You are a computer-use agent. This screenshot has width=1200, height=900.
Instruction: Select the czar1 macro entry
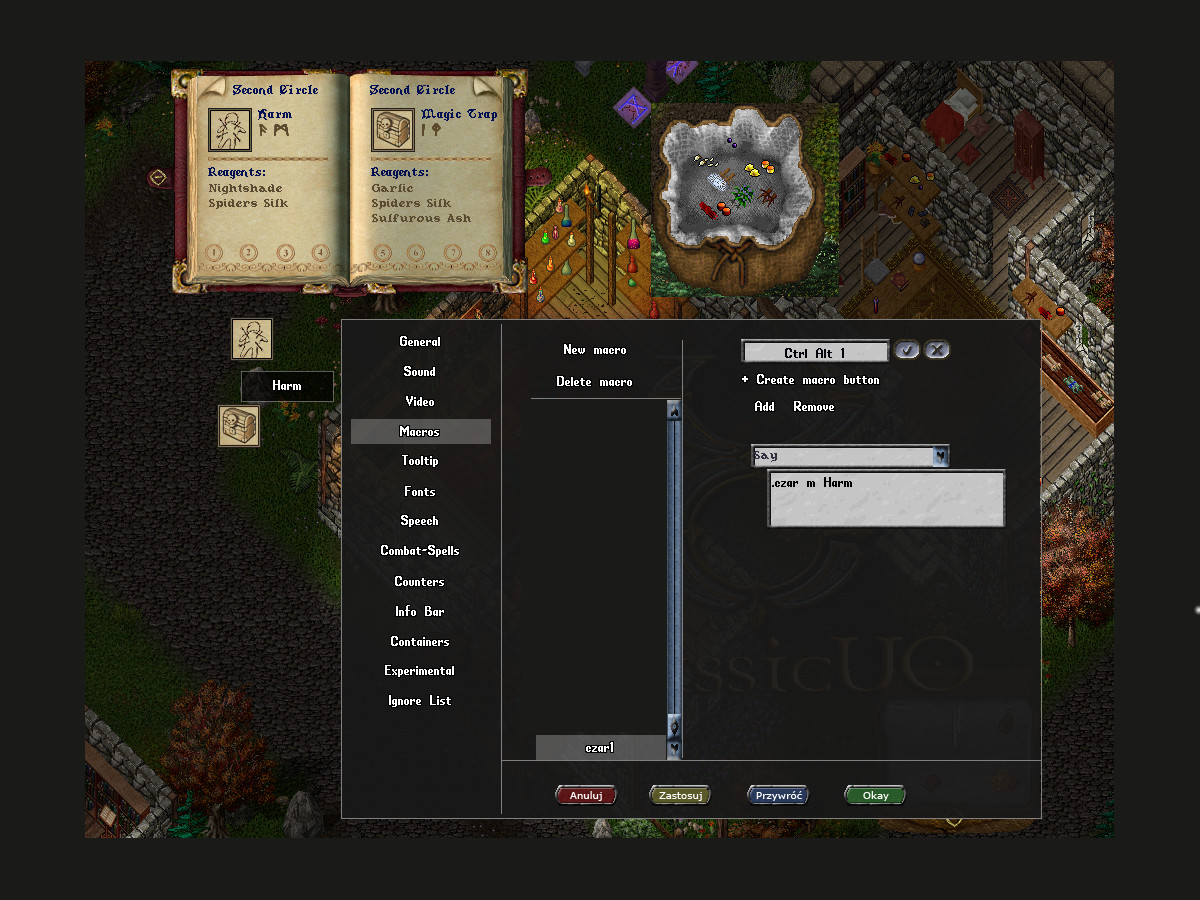[x=600, y=748]
